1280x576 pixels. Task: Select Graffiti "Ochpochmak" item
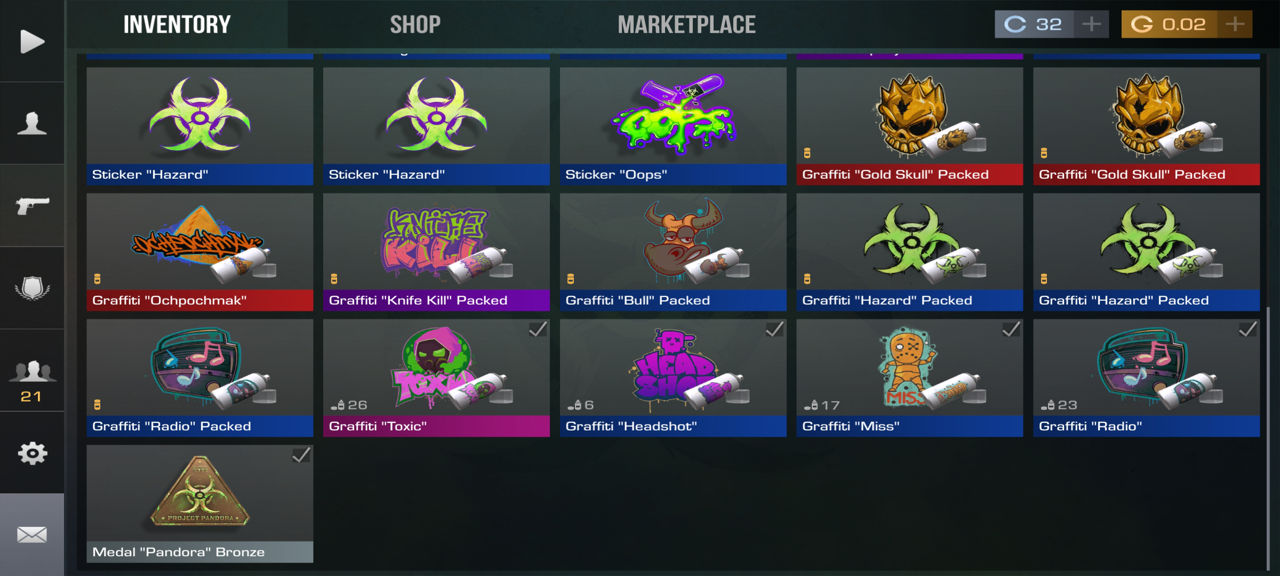200,251
